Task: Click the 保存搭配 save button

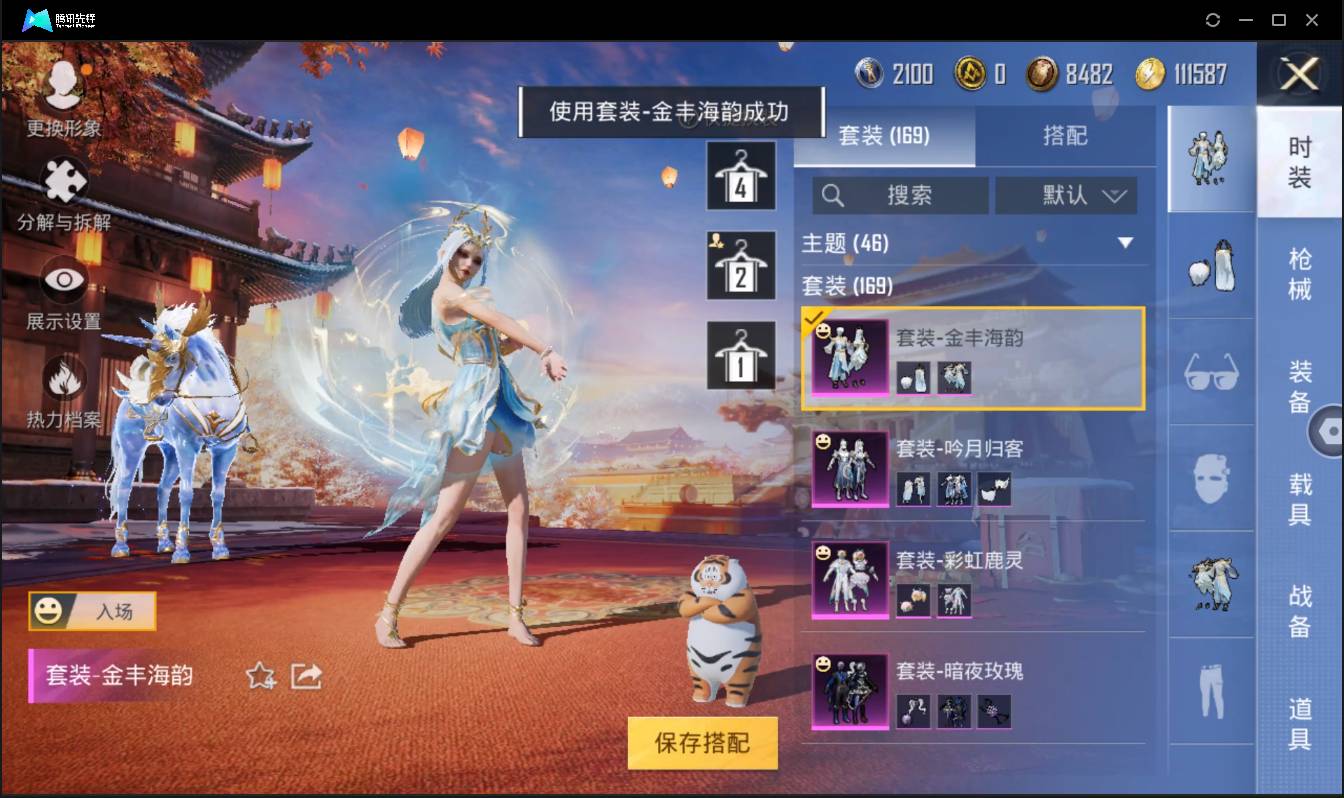Action: 703,743
